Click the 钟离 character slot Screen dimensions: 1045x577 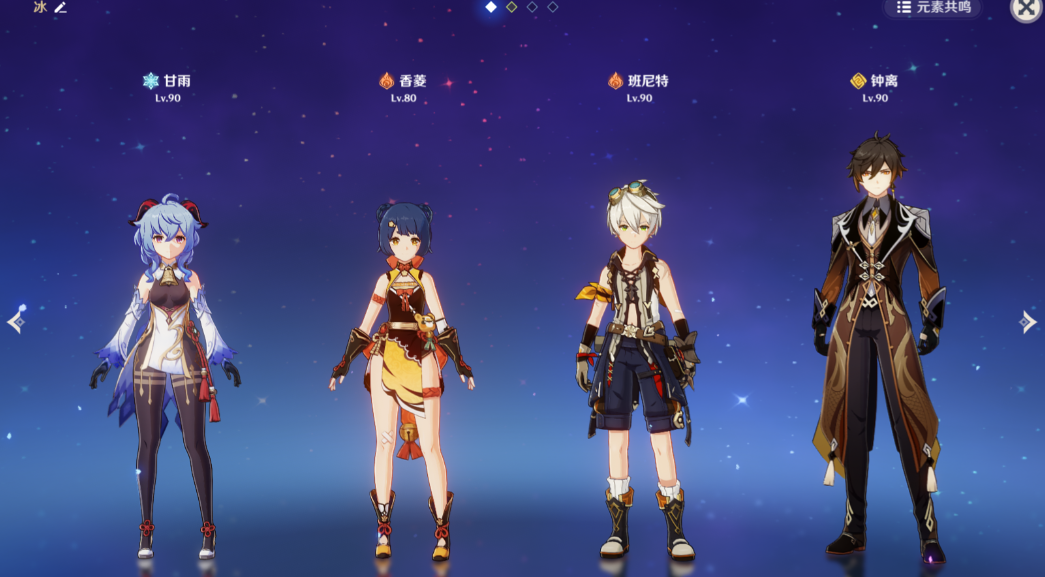875,350
